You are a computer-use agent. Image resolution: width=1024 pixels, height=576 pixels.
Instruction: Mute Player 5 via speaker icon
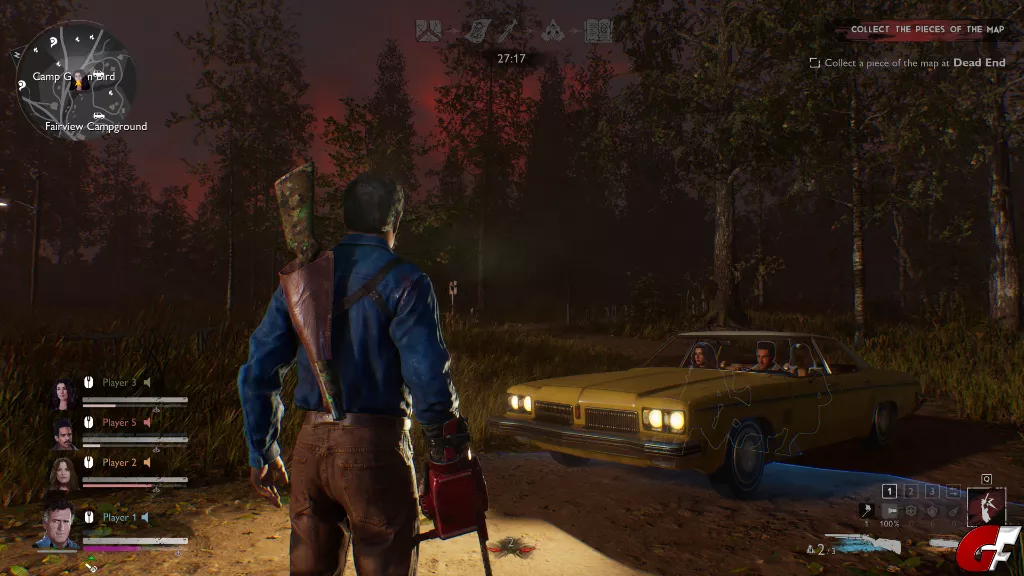[x=147, y=422]
